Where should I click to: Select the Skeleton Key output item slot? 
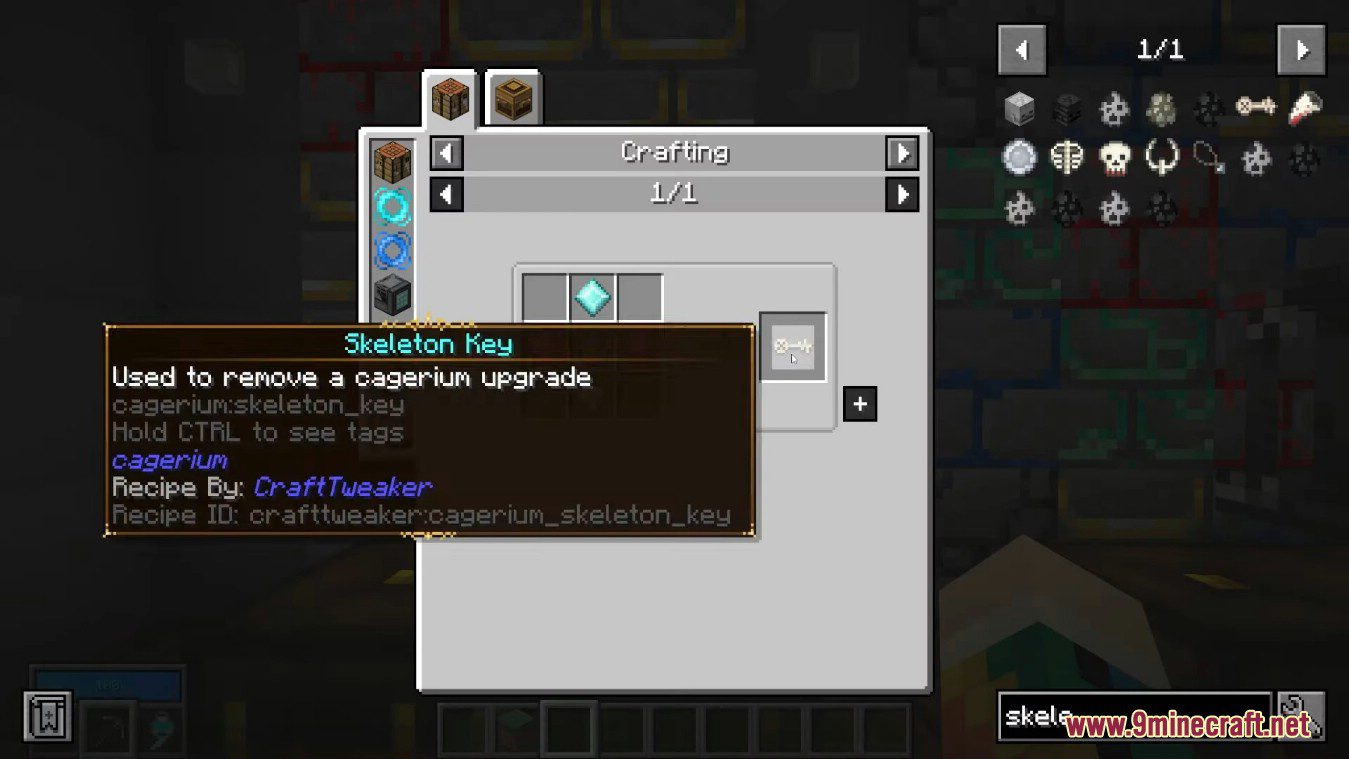coord(793,347)
